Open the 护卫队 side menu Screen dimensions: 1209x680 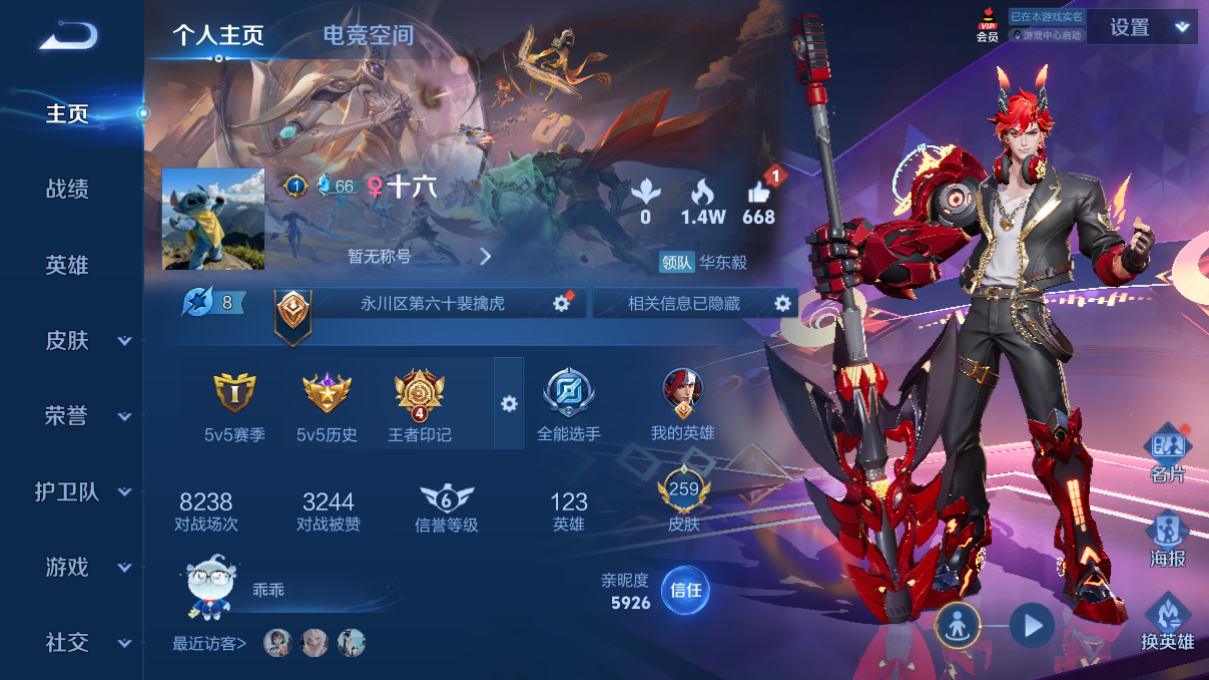click(84, 492)
